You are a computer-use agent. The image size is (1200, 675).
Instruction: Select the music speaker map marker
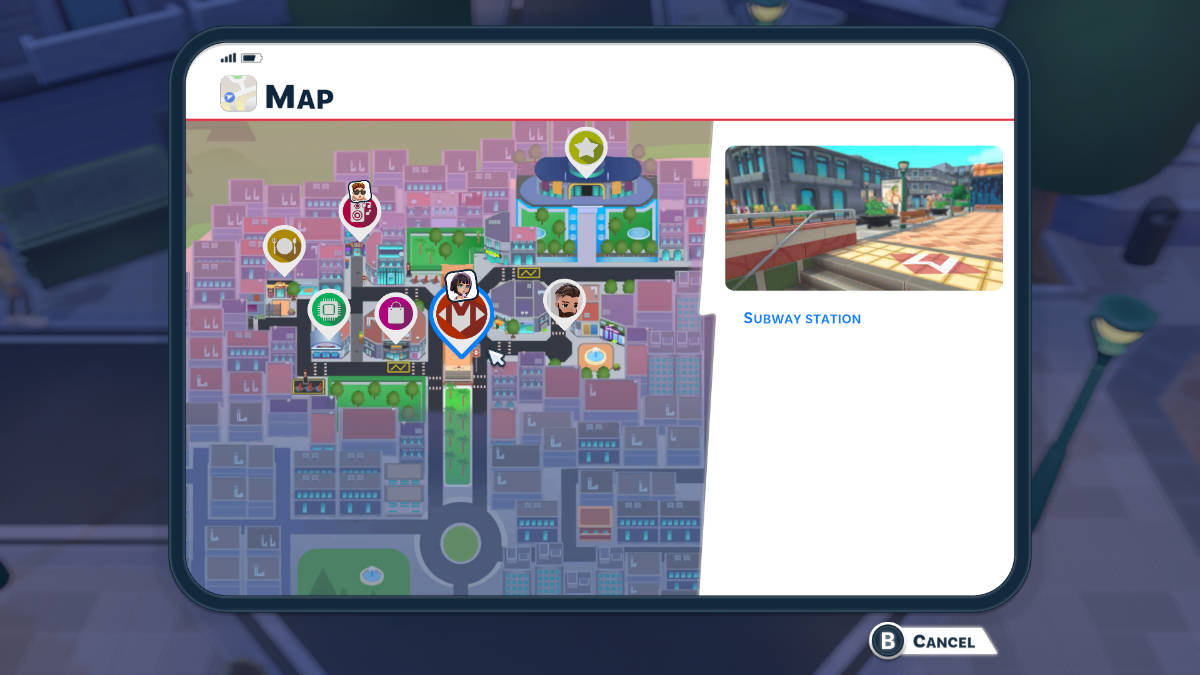pyautogui.click(x=359, y=212)
